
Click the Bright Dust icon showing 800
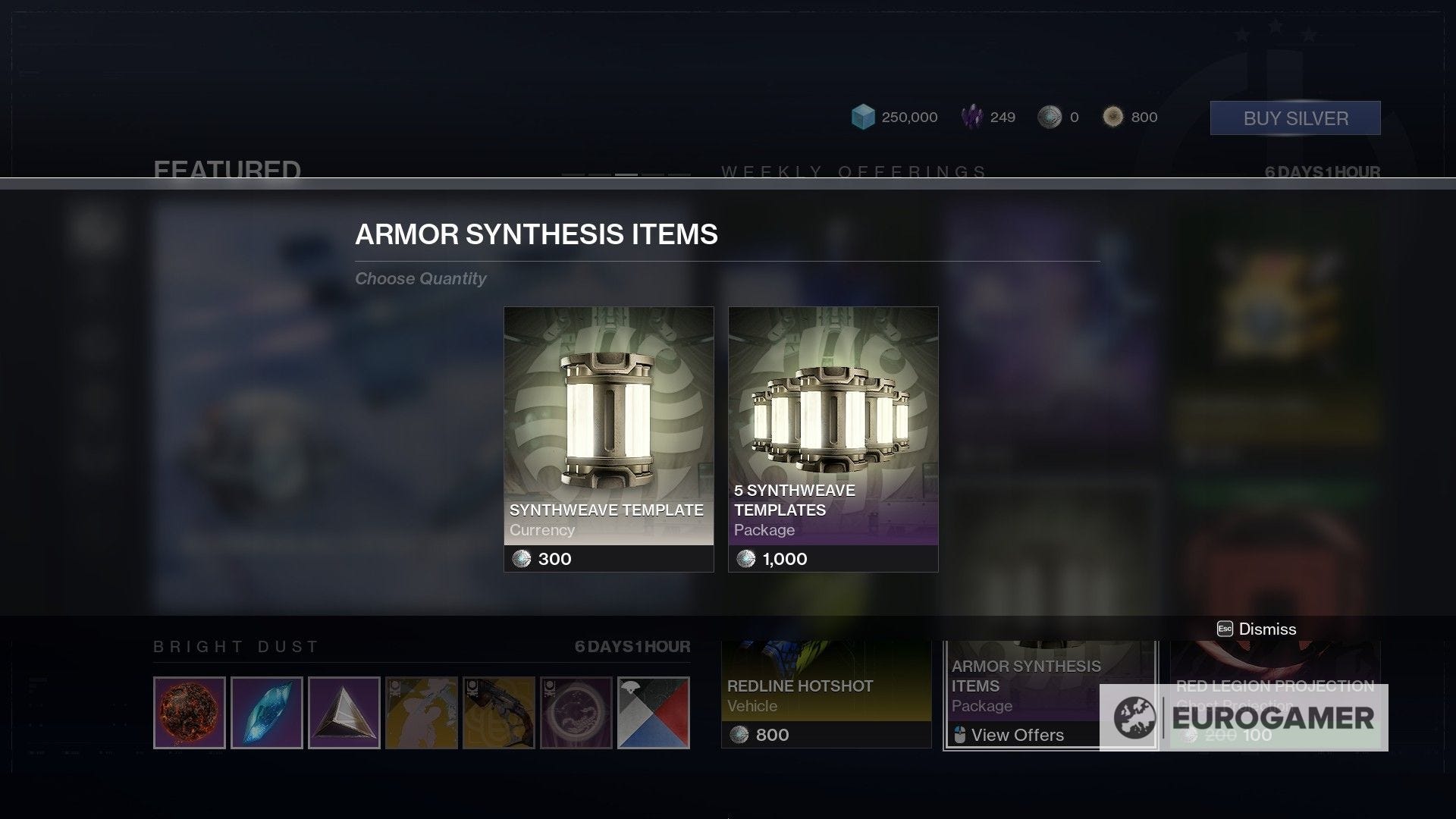[1112, 117]
